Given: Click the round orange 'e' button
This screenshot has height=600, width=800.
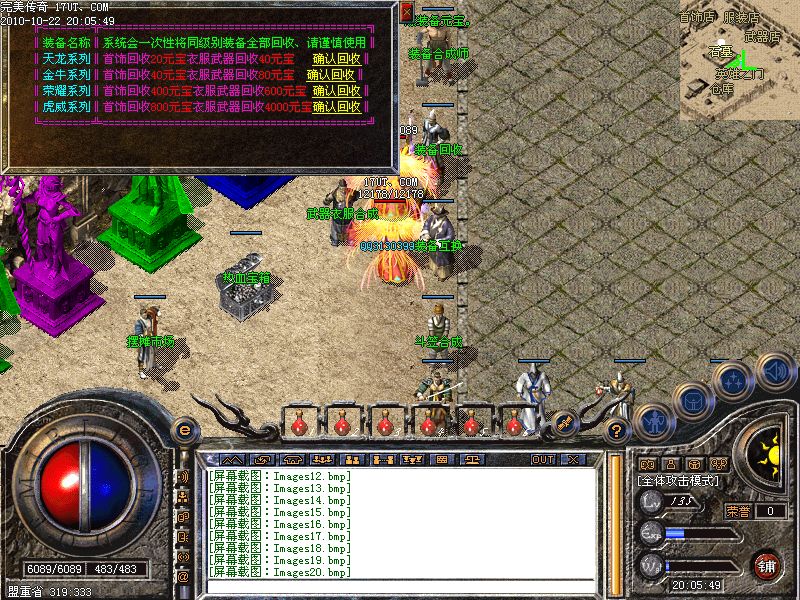Looking at the screenshot, I should (184, 430).
